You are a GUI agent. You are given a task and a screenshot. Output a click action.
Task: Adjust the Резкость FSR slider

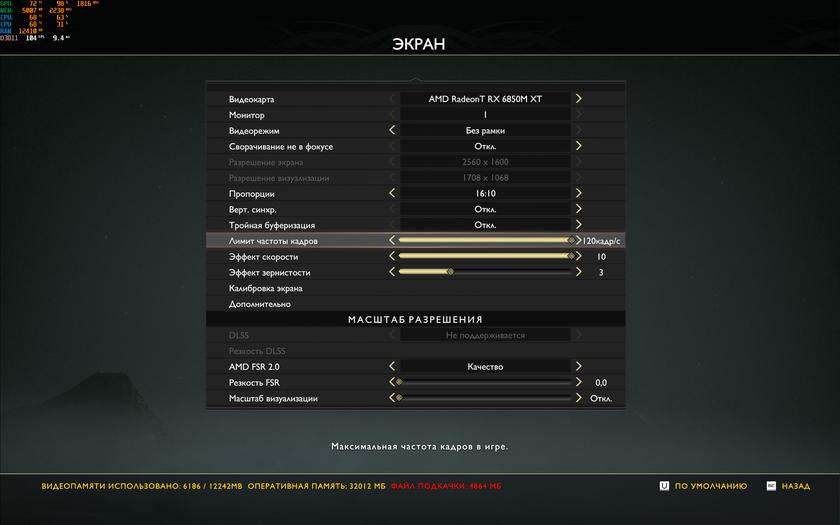pyautogui.click(x=485, y=382)
